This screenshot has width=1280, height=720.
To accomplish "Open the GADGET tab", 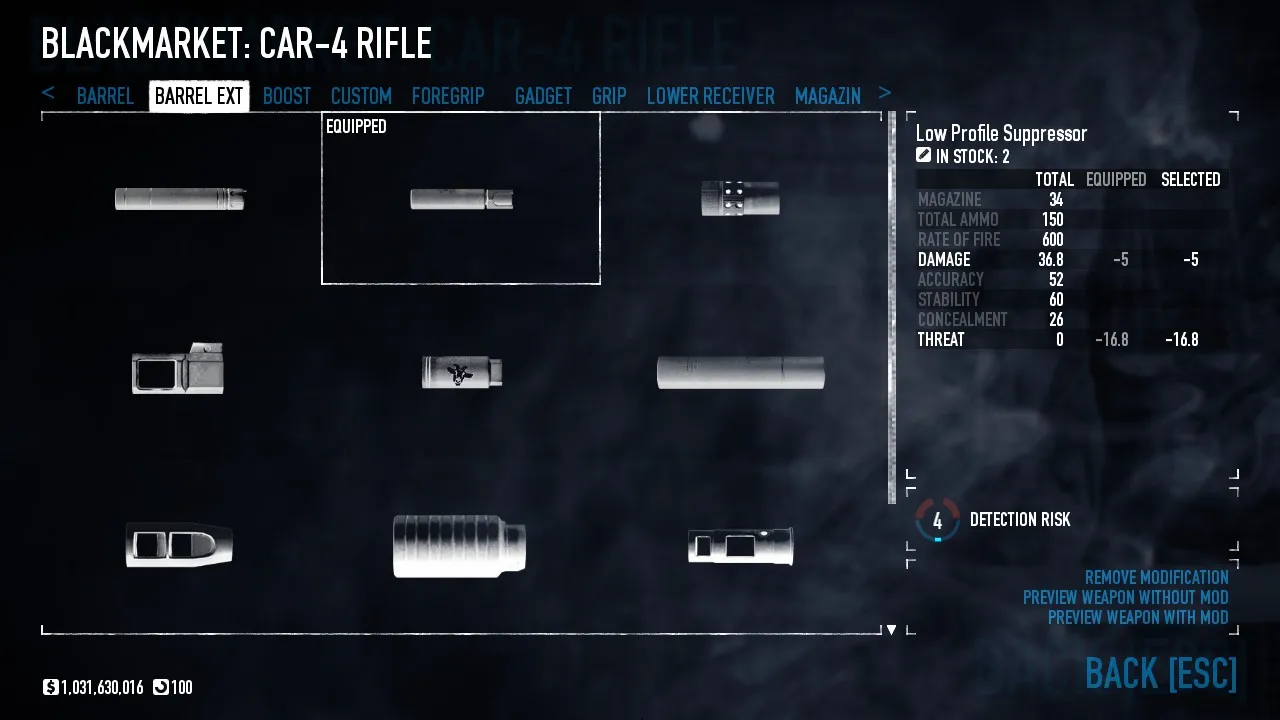I will [x=543, y=95].
